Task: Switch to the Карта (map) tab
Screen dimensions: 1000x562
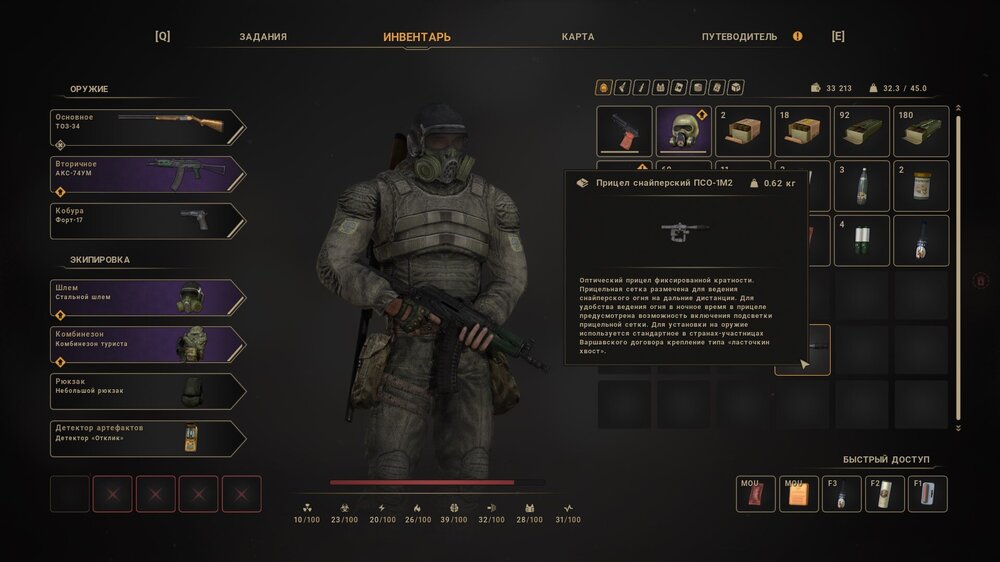Action: tap(578, 37)
